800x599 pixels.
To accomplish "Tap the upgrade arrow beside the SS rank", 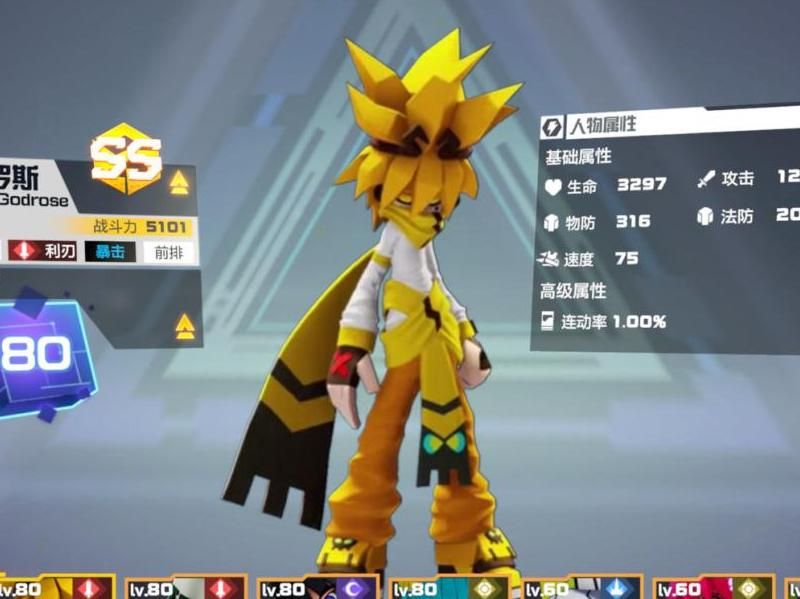I will coord(179,182).
